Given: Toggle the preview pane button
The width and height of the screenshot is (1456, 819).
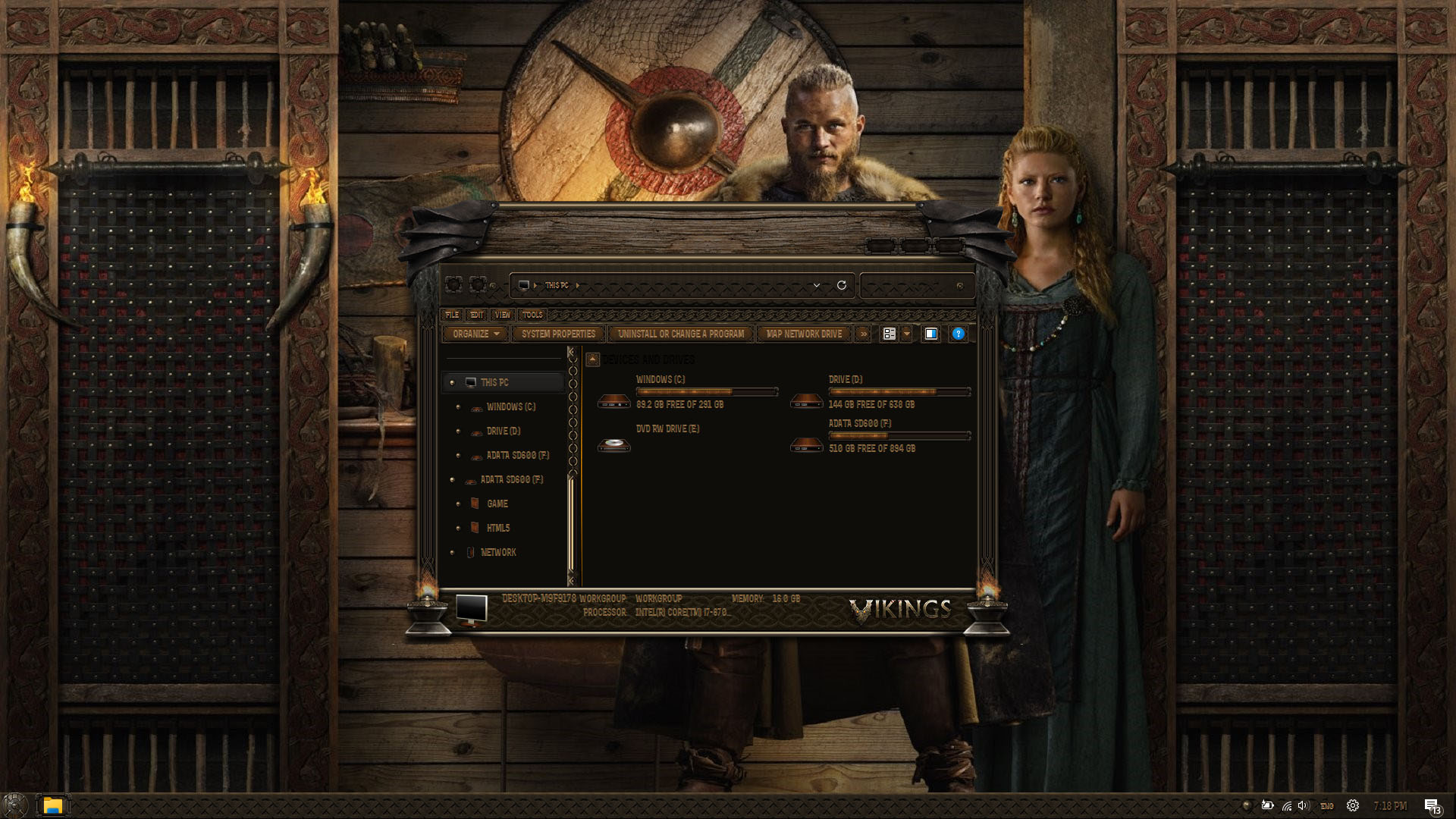Looking at the screenshot, I should coord(931,334).
